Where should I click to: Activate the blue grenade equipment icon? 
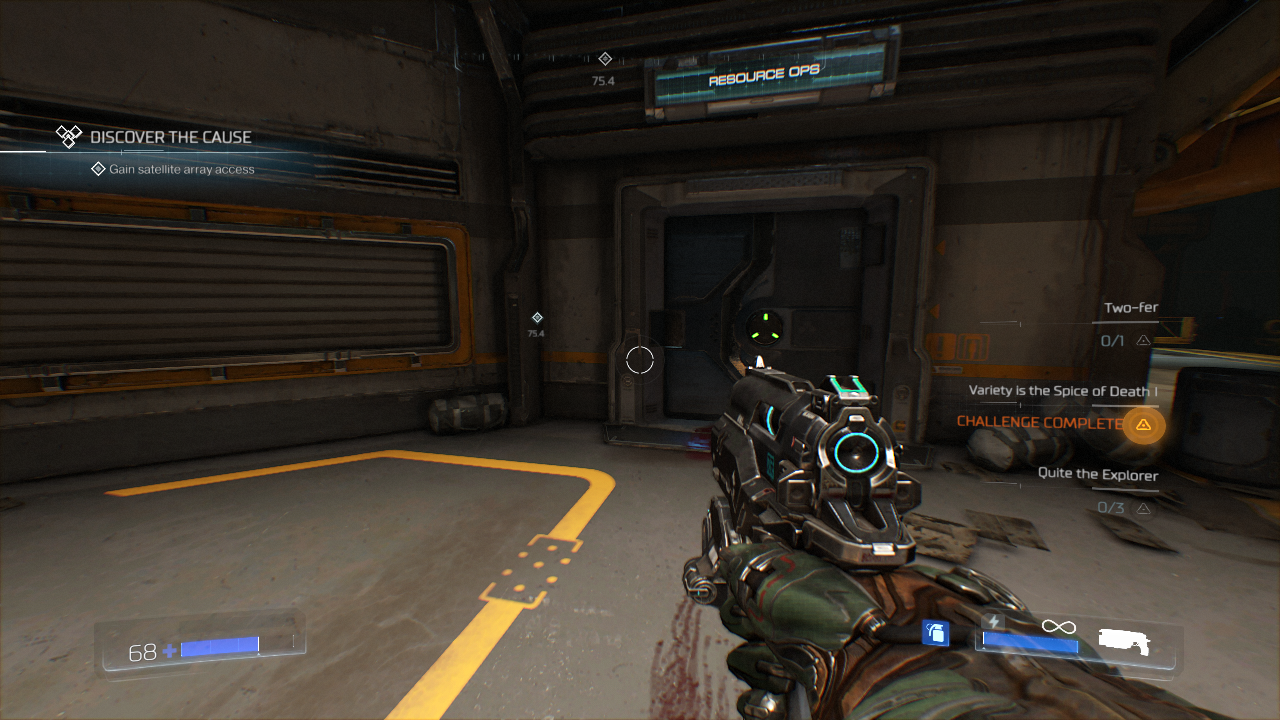935,633
